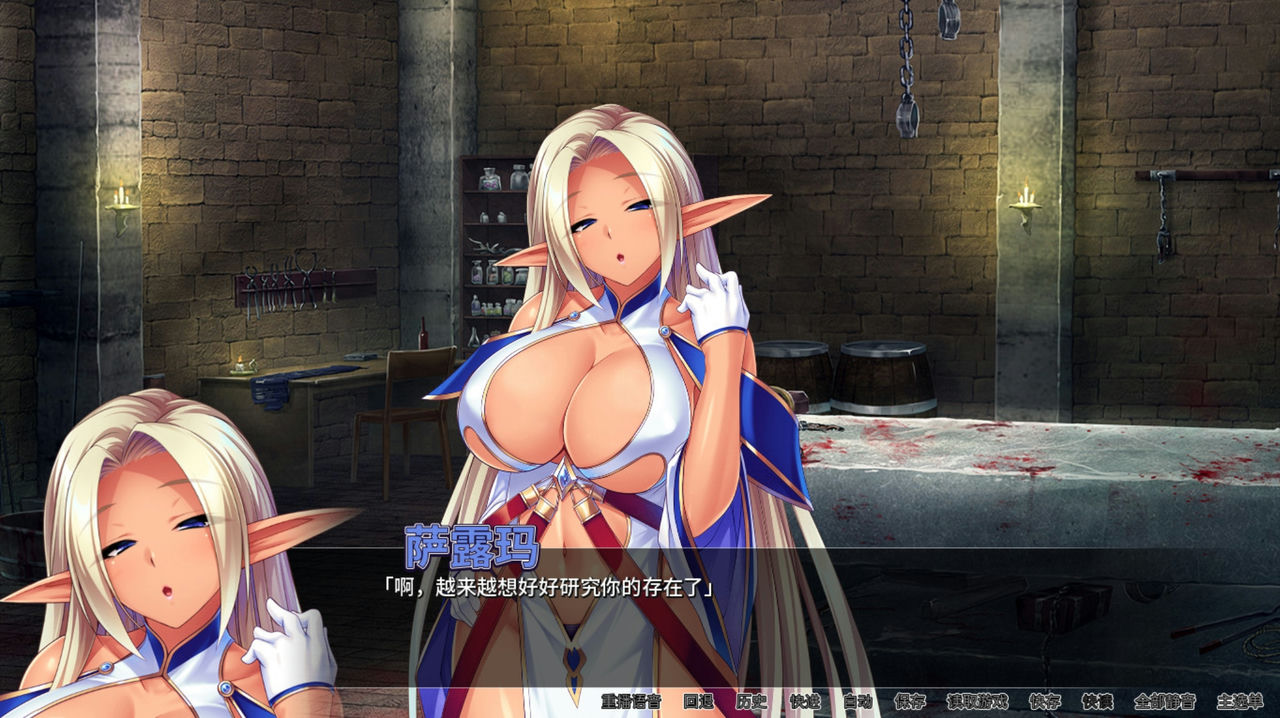
Task: Toggle 全部静音 mute all
Action: coord(1164,702)
